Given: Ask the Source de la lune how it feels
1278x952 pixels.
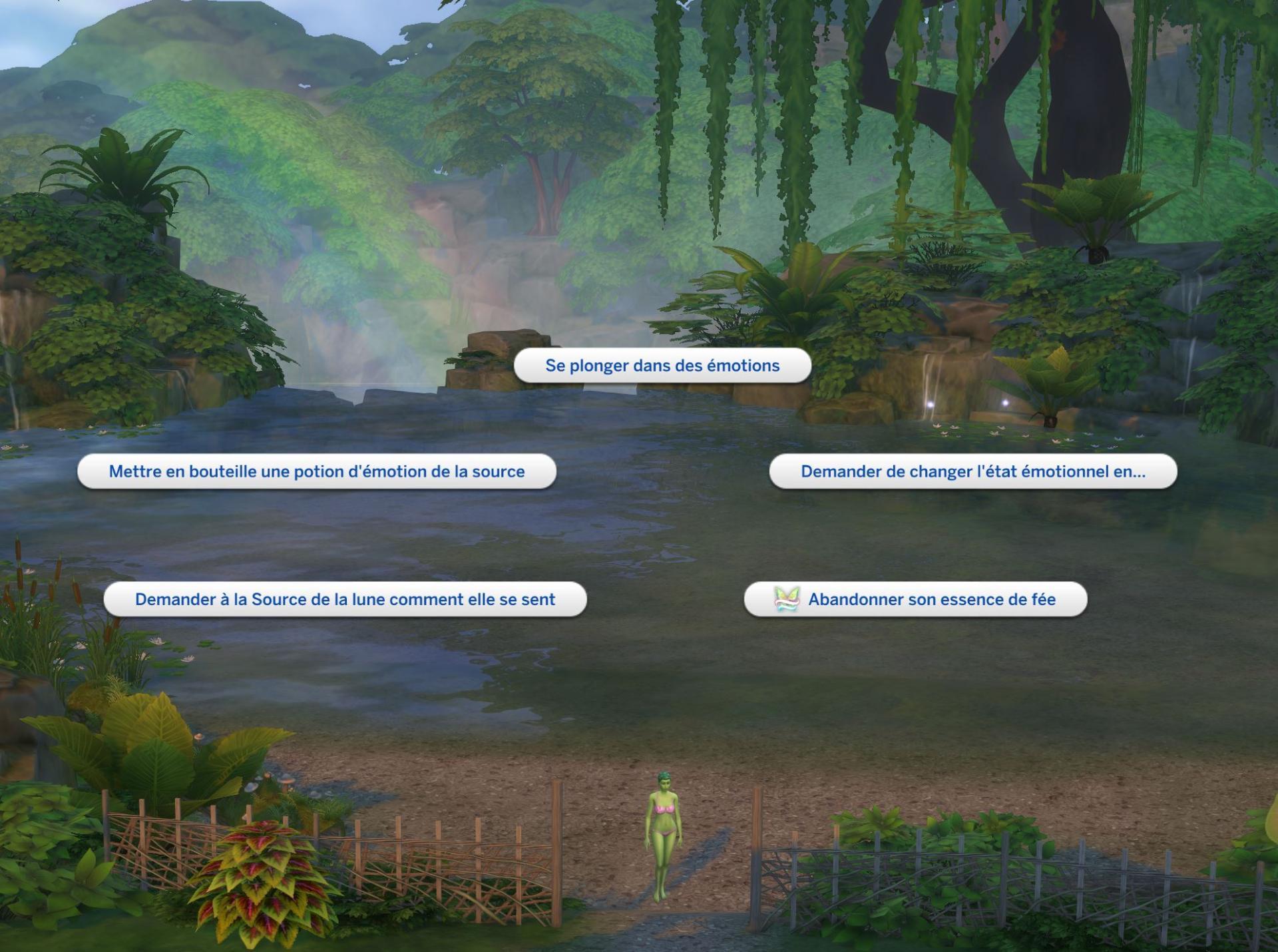Looking at the screenshot, I should (x=345, y=599).
